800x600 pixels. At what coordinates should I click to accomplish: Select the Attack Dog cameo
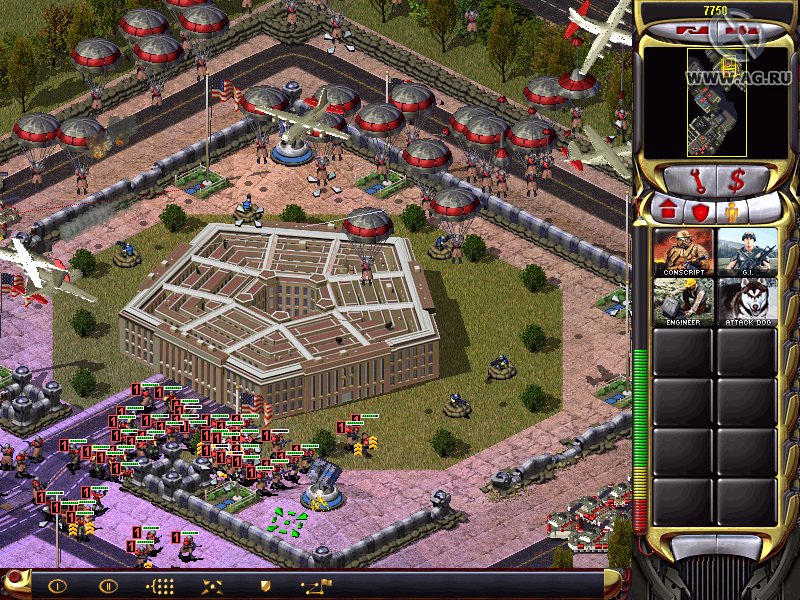747,302
